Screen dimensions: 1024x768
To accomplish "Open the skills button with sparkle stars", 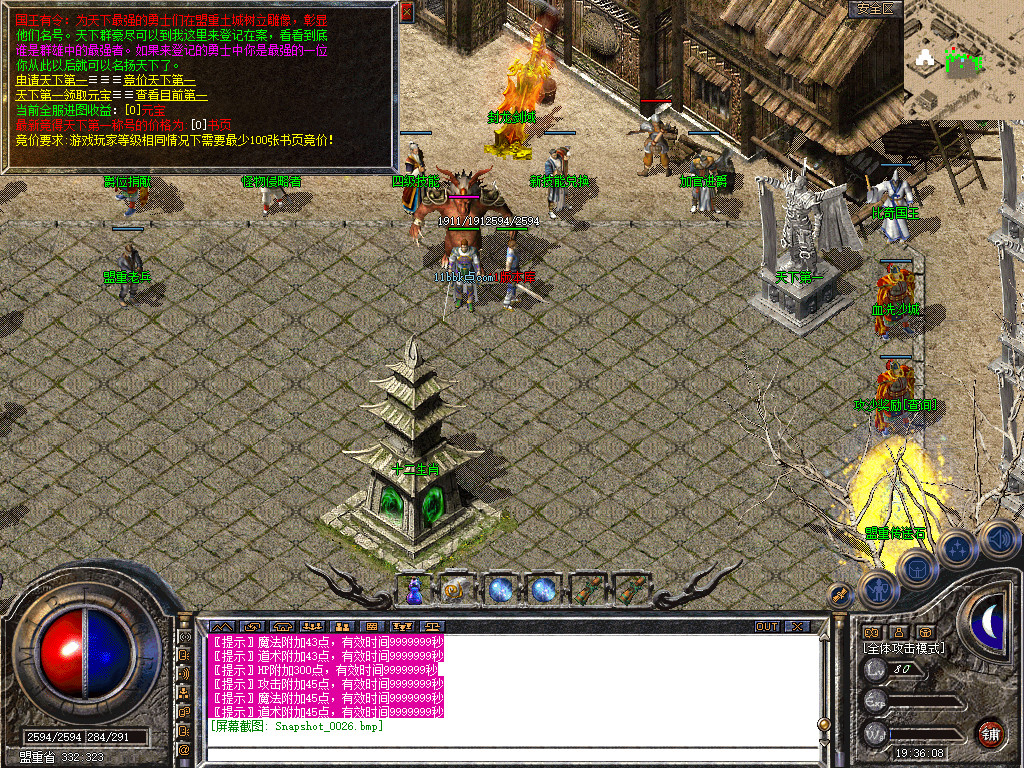I will point(957,548).
